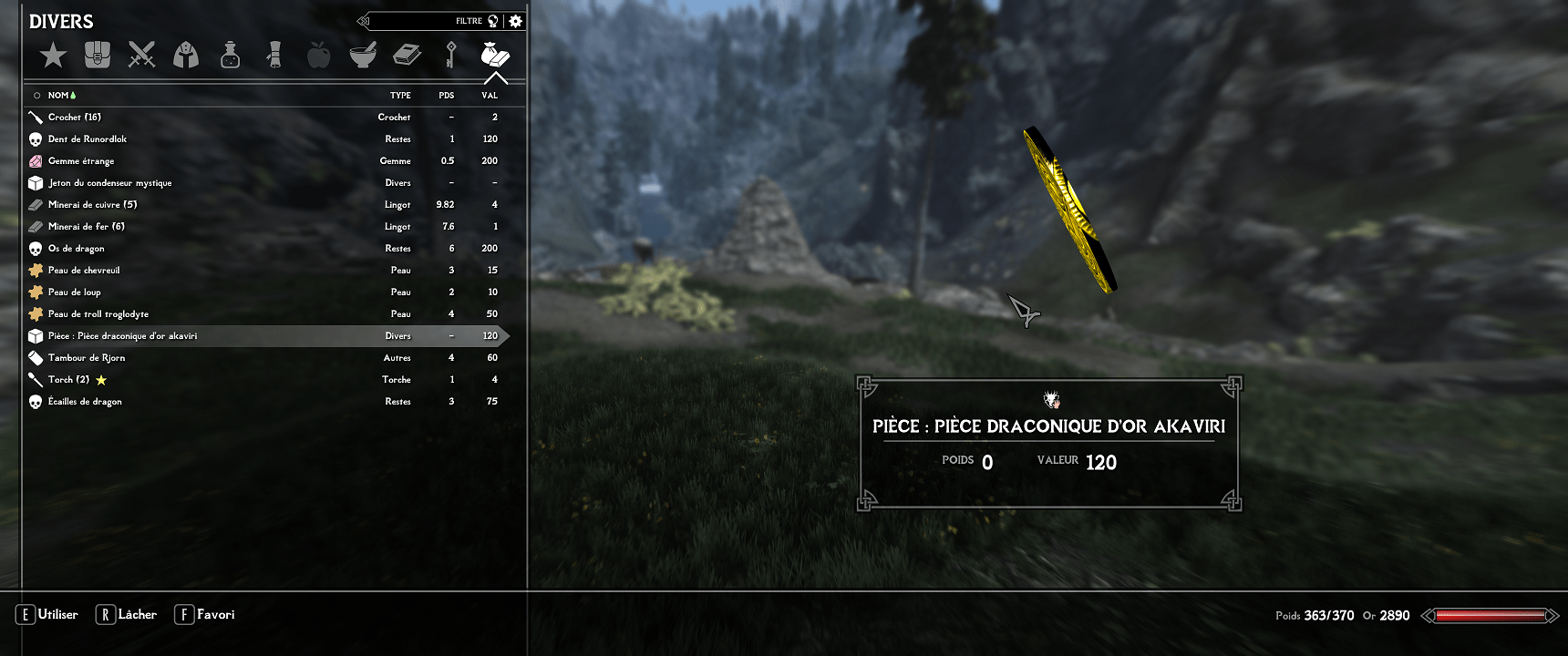Pick the Os de dragon row

pyautogui.click(x=77, y=249)
